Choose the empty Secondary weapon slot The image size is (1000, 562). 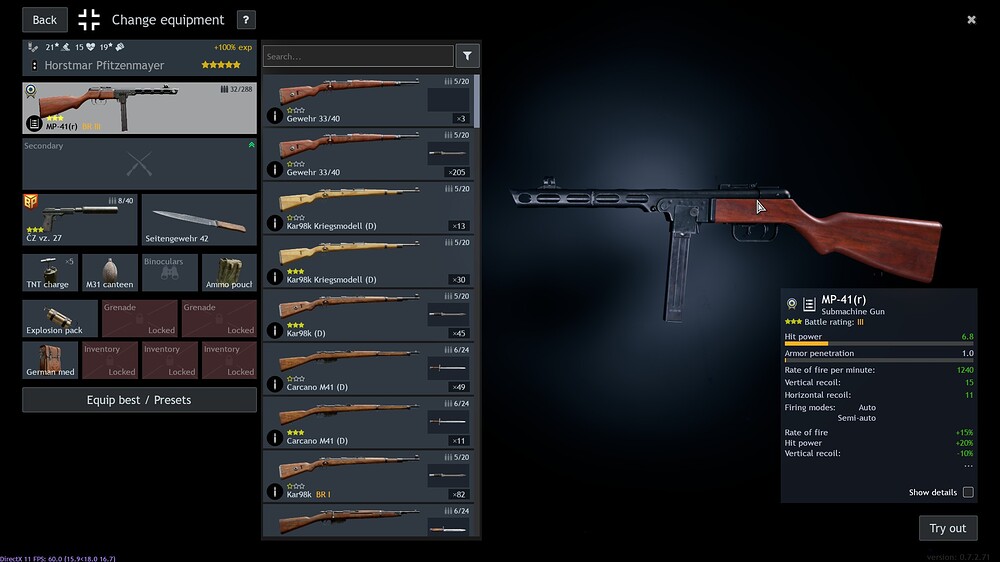139,164
